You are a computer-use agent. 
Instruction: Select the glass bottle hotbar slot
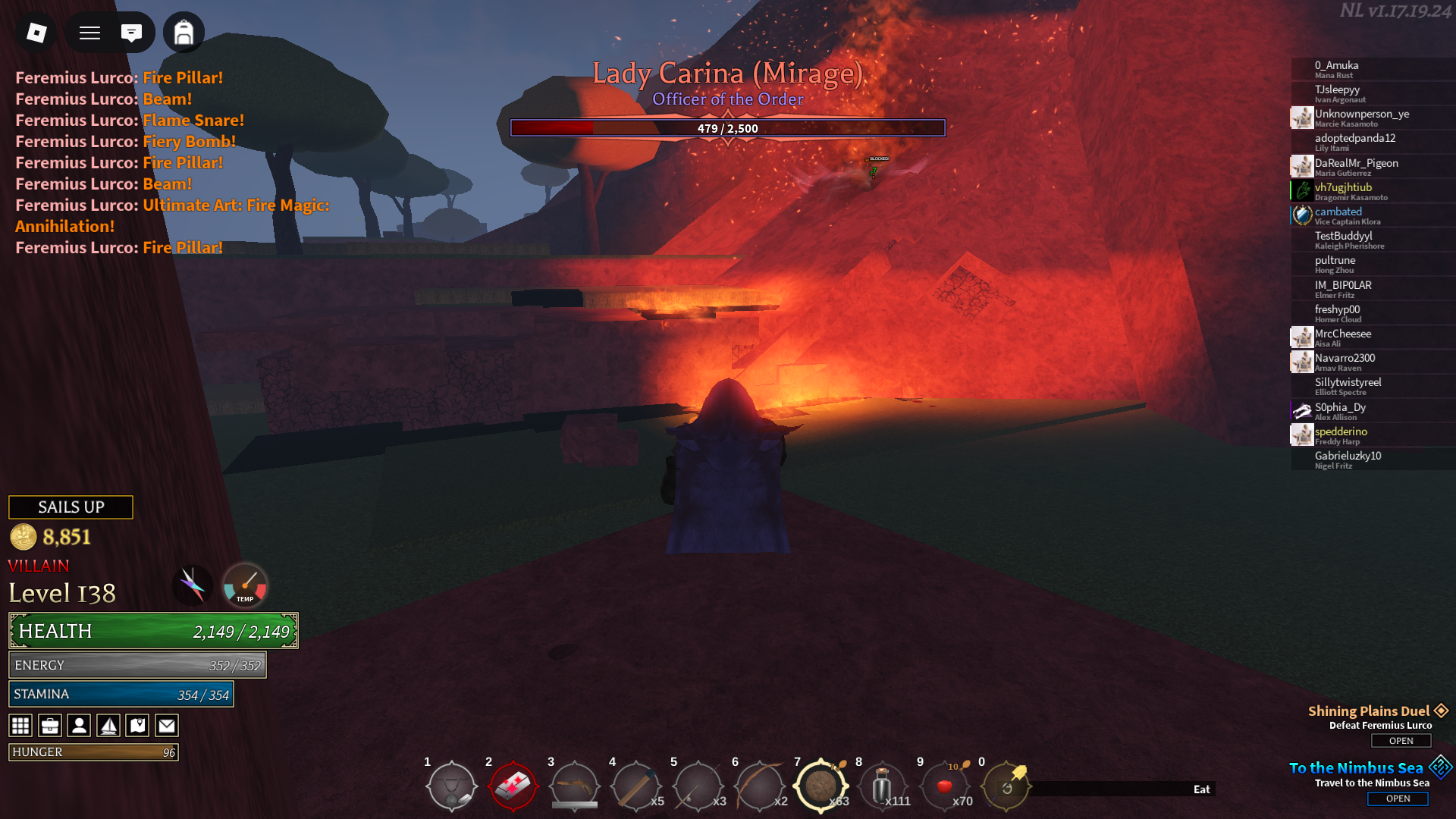(x=882, y=786)
